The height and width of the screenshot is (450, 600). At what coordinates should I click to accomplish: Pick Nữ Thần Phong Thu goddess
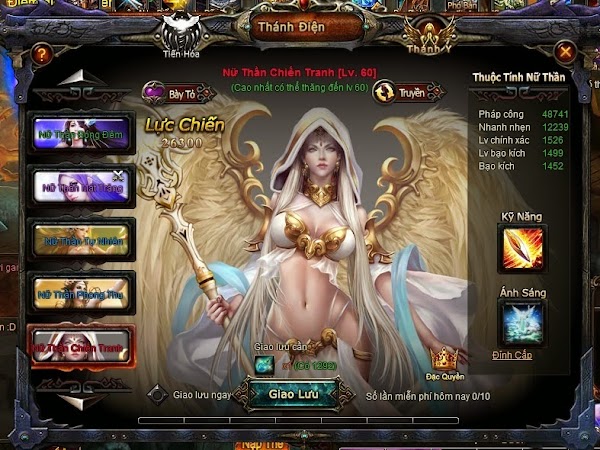tap(84, 293)
